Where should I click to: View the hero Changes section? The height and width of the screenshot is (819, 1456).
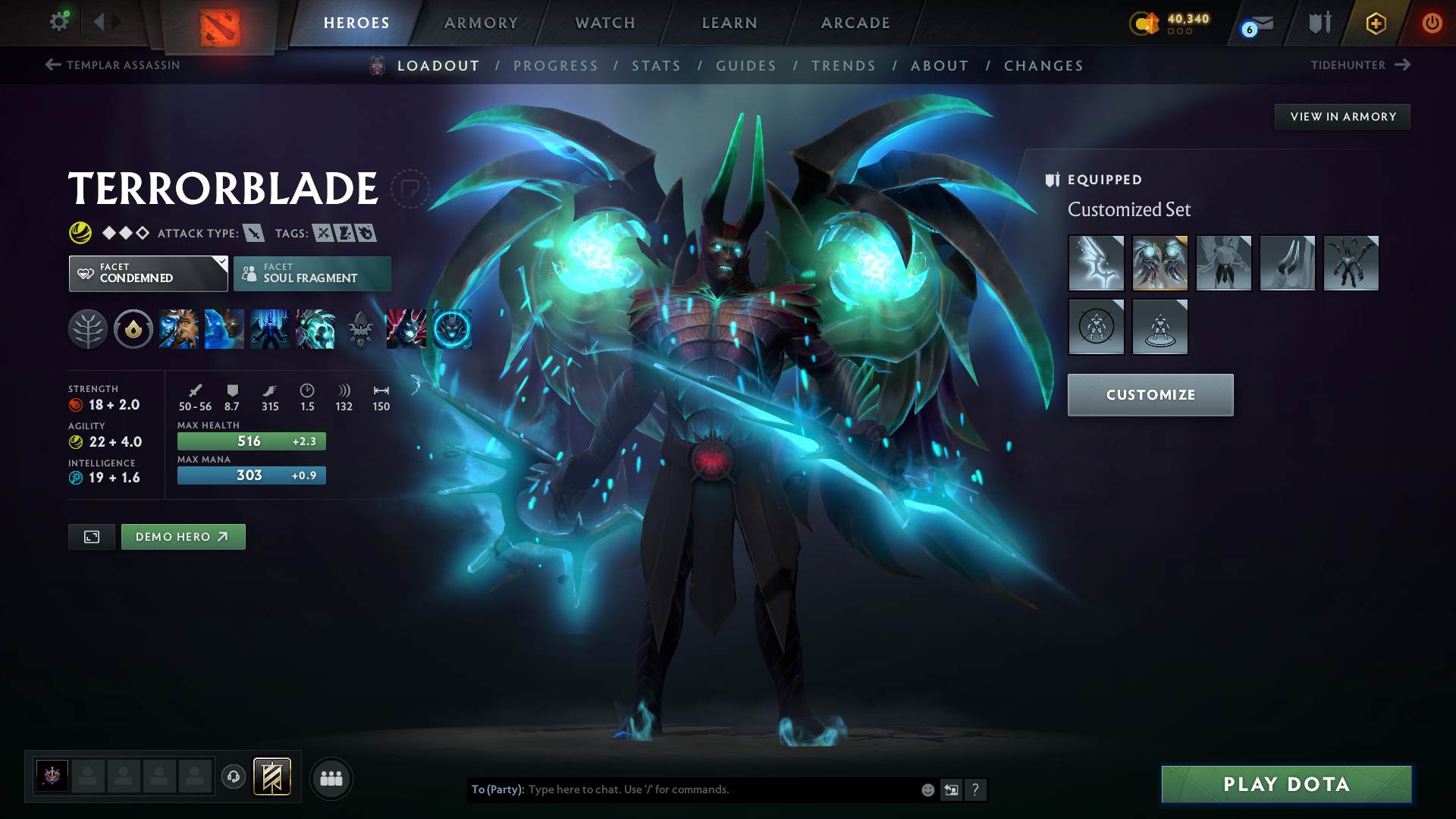1043,66
